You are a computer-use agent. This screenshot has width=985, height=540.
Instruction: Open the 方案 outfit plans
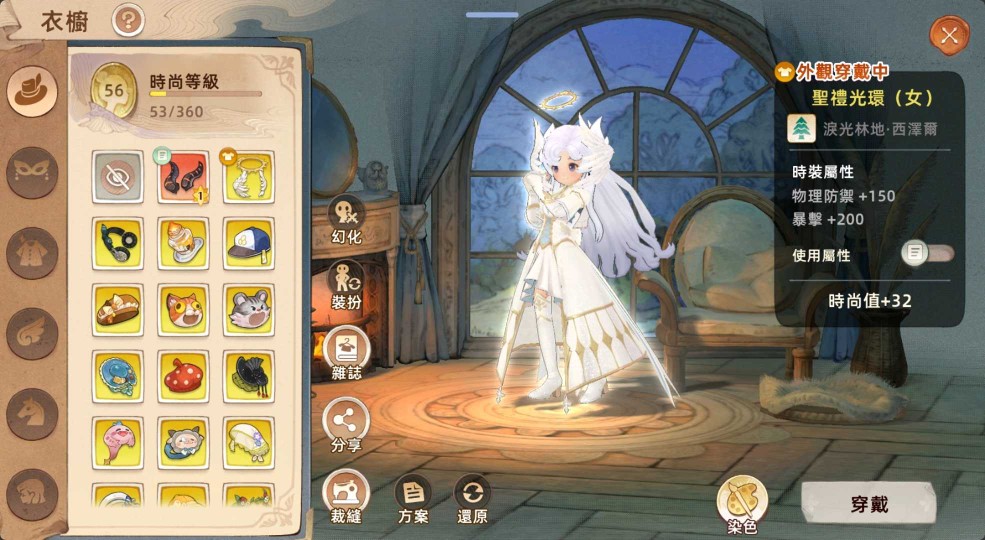coord(412,497)
